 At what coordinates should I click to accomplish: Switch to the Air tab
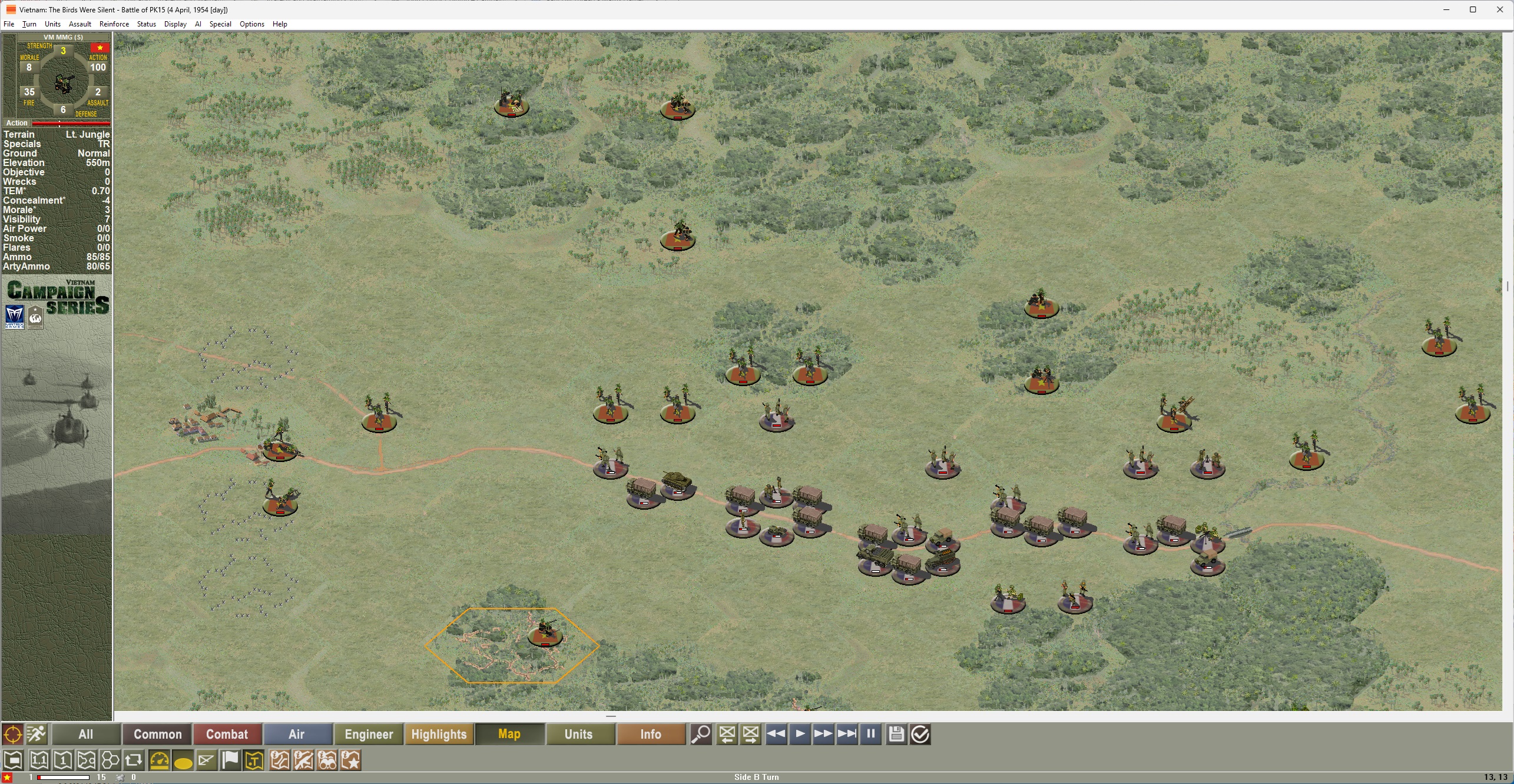tap(297, 734)
